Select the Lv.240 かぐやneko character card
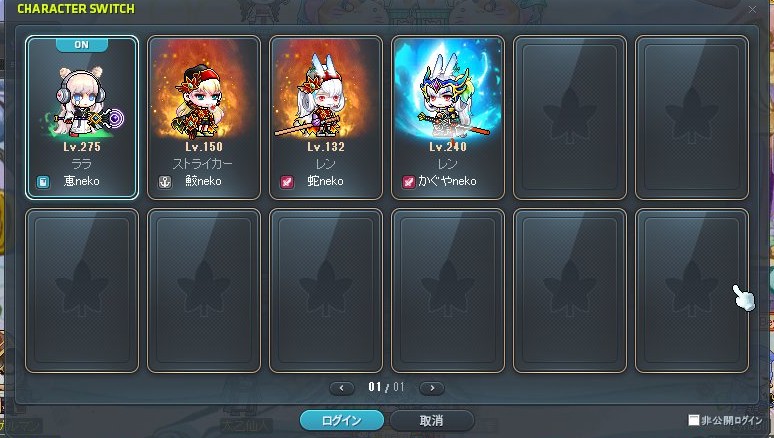This screenshot has width=774, height=438. click(x=448, y=117)
